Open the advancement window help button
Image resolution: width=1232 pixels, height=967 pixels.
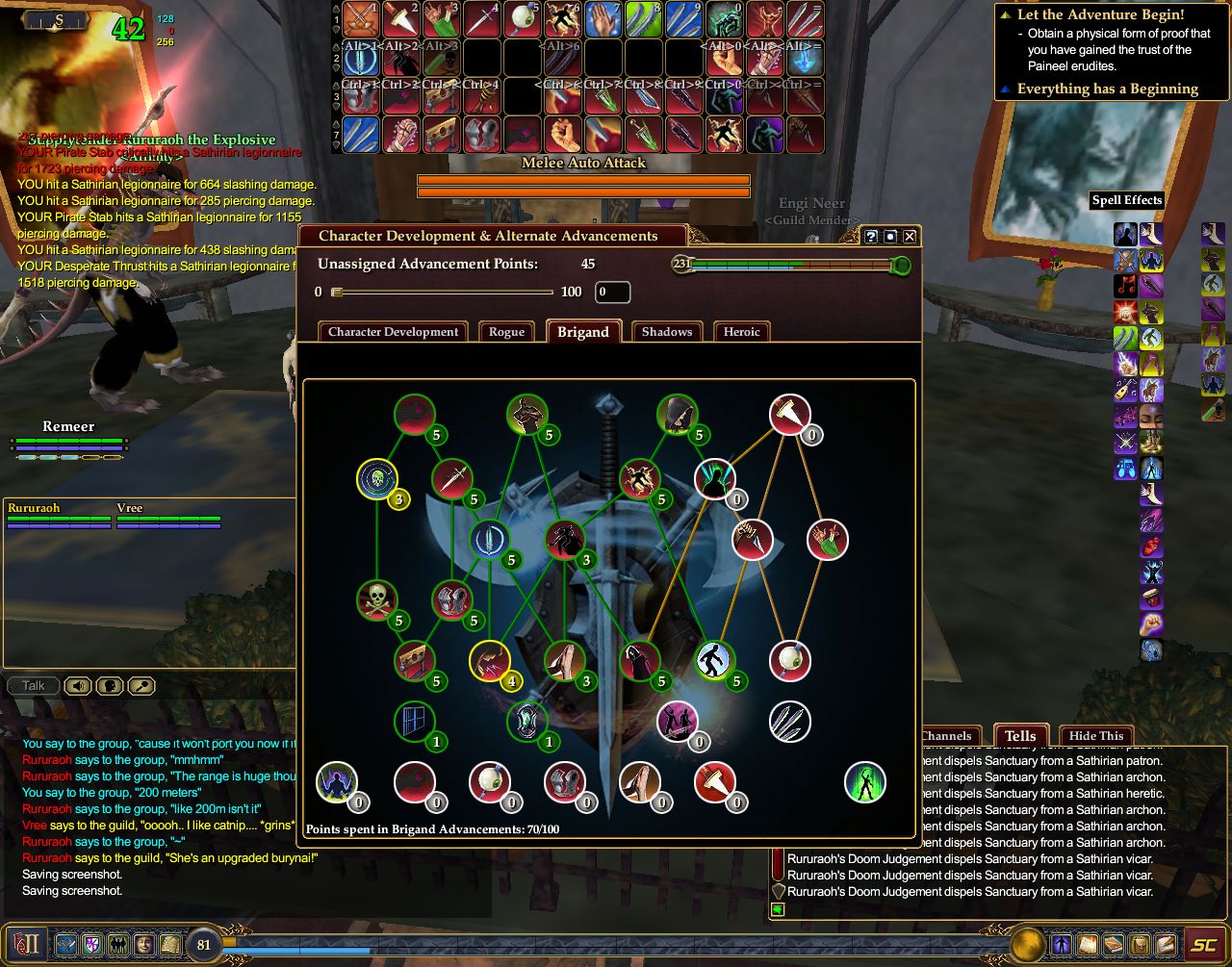[x=871, y=237]
